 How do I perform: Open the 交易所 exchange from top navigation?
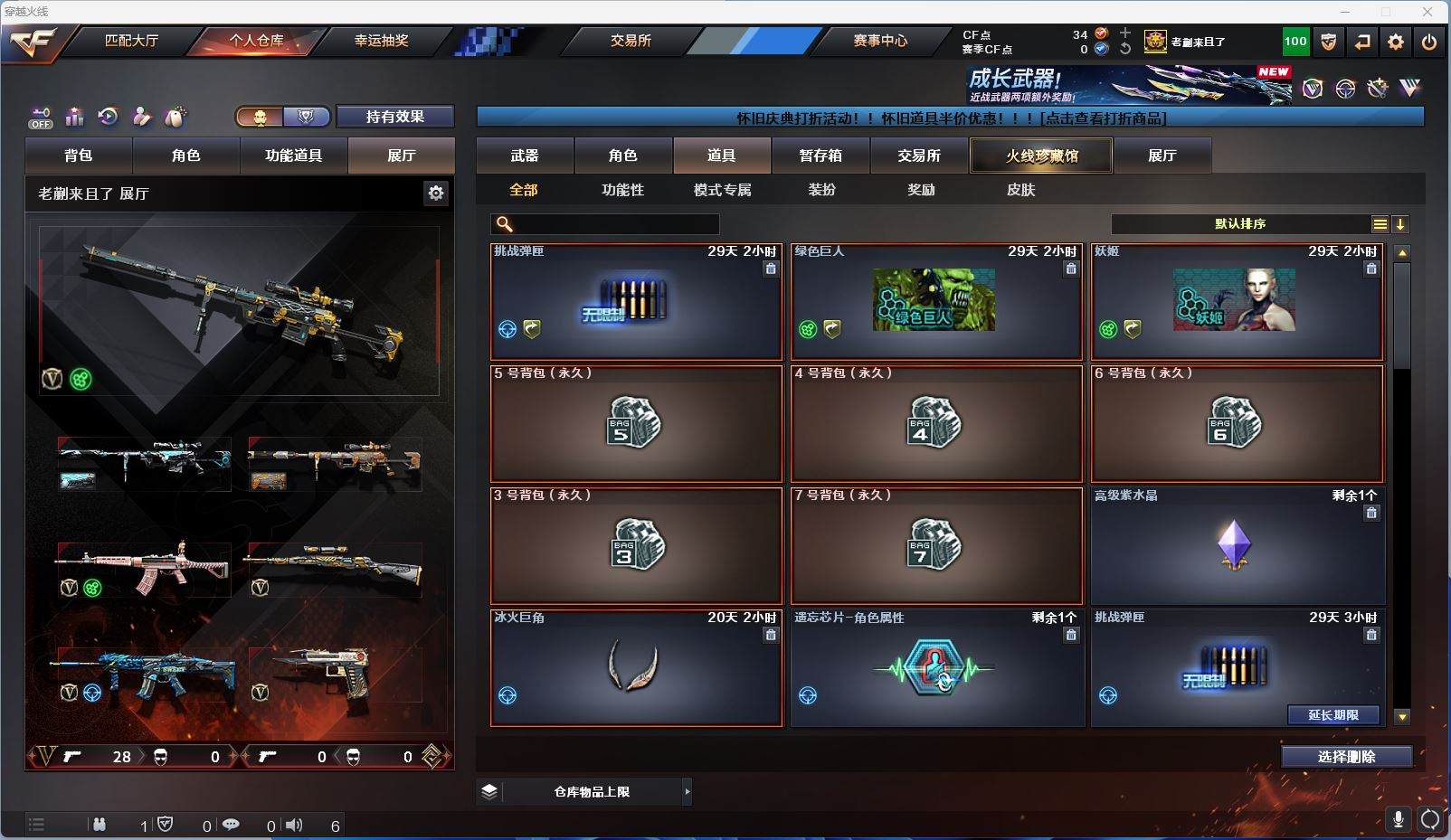pyautogui.click(x=631, y=41)
